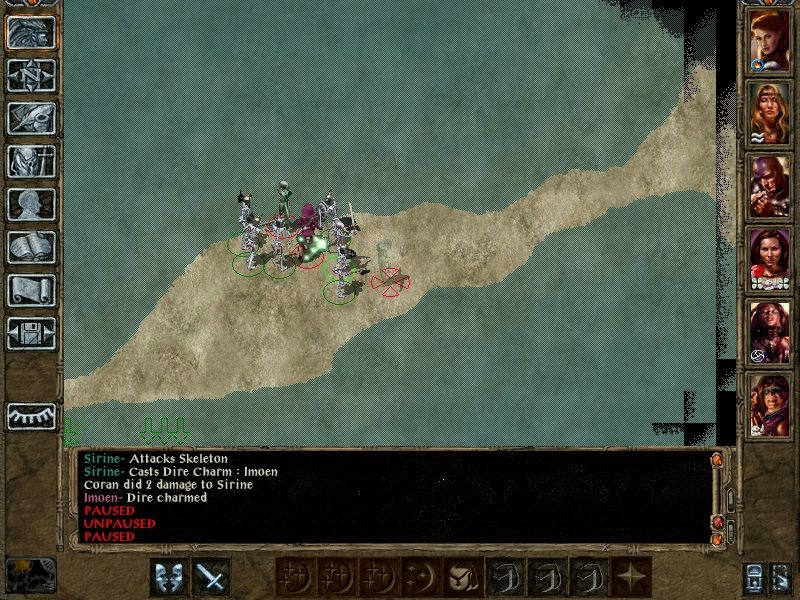Rest the party with the closed eye button
The height and width of the screenshot is (600, 800).
pyautogui.click(x=31, y=416)
